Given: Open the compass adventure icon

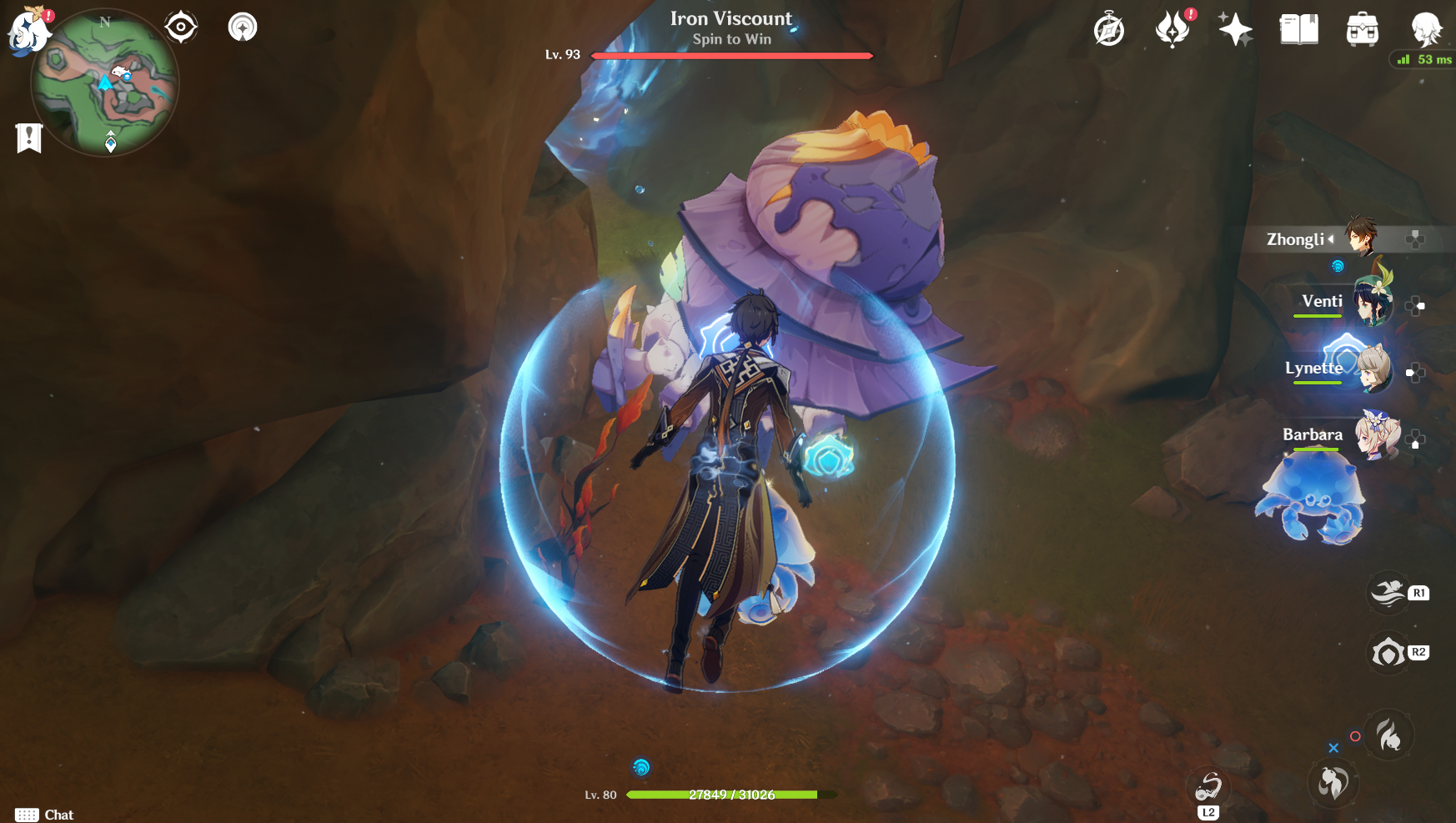Looking at the screenshot, I should pos(1108,30).
